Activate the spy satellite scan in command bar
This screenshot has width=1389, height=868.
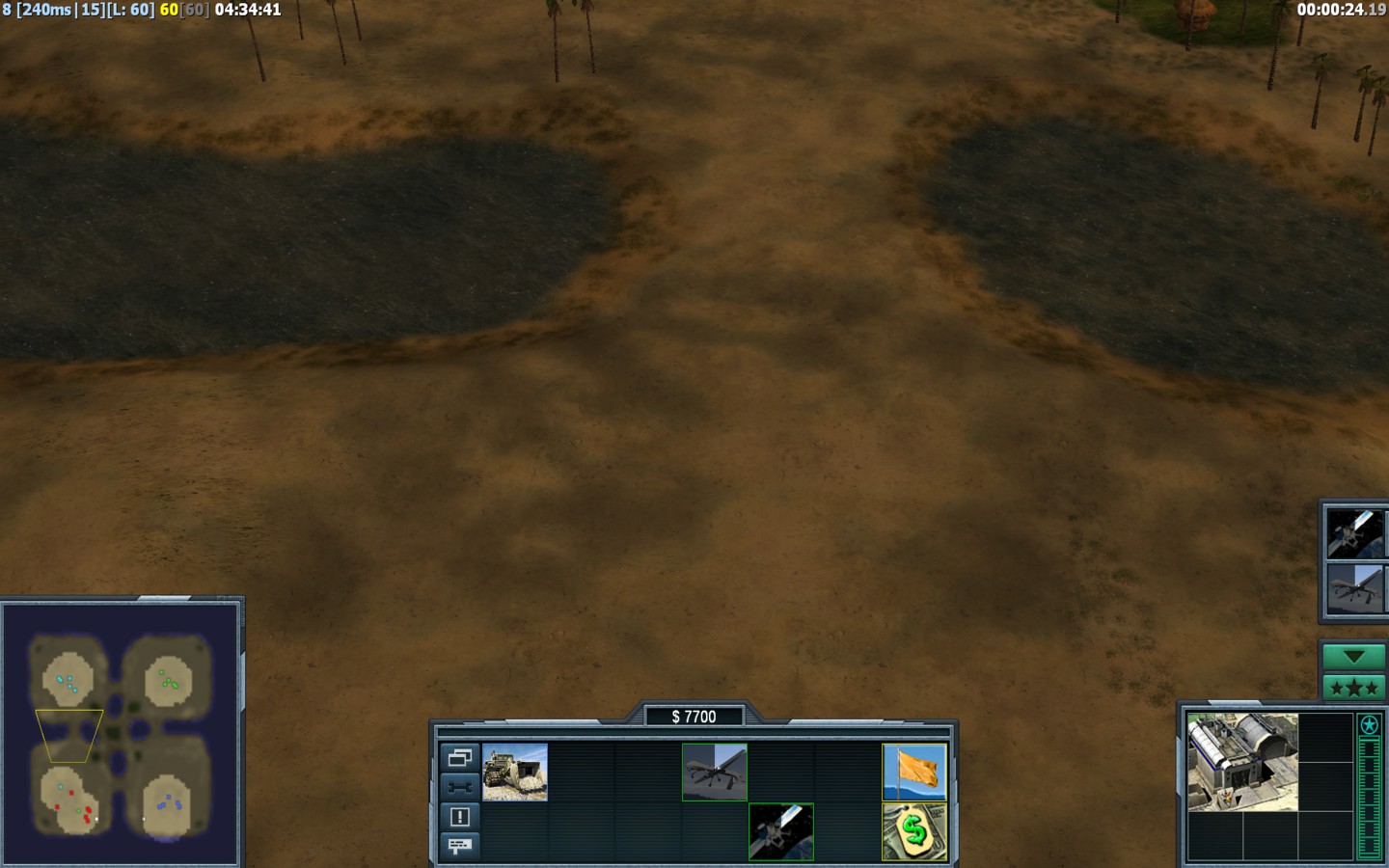click(781, 831)
